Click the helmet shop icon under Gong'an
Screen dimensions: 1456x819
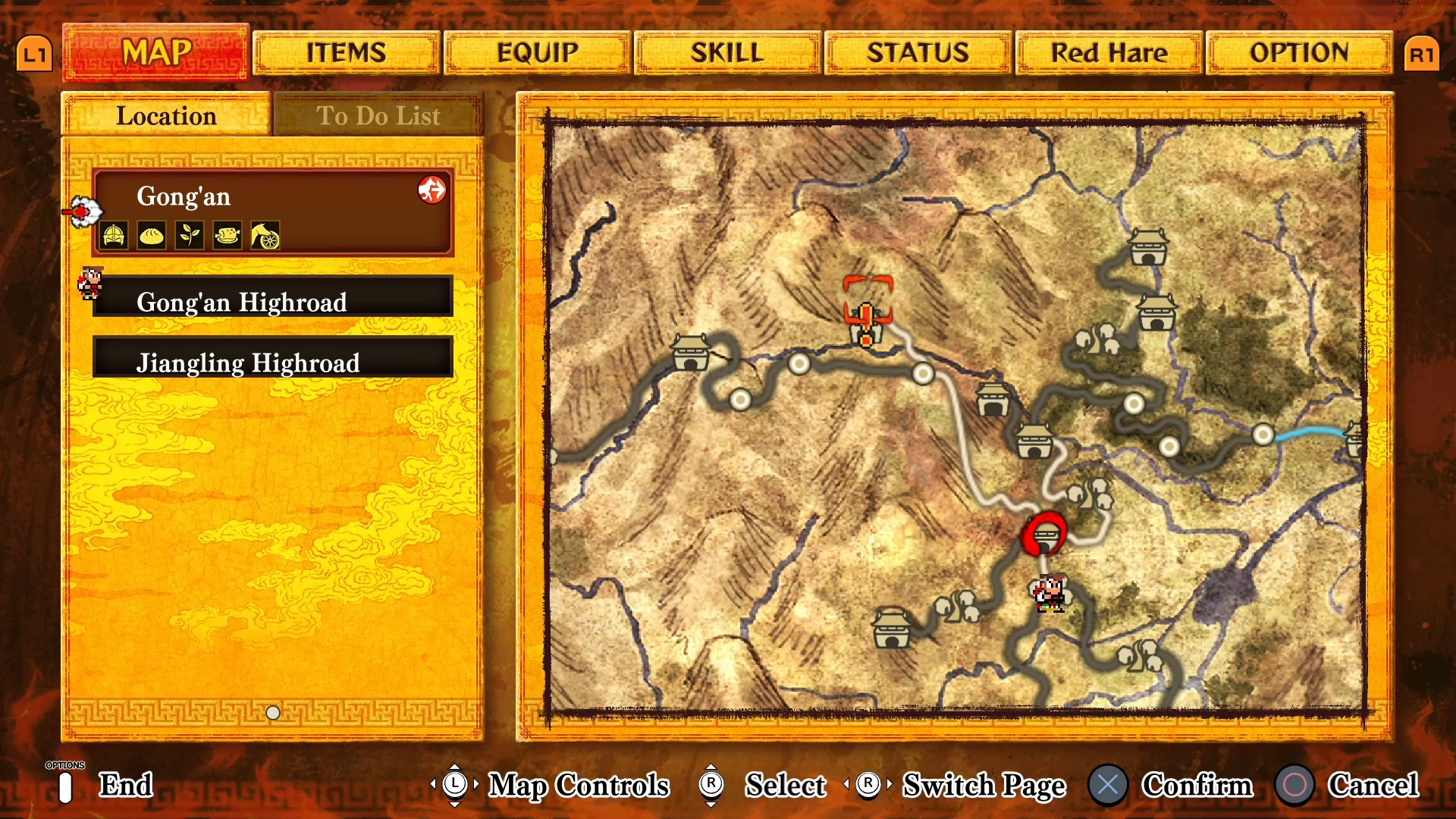click(x=115, y=236)
